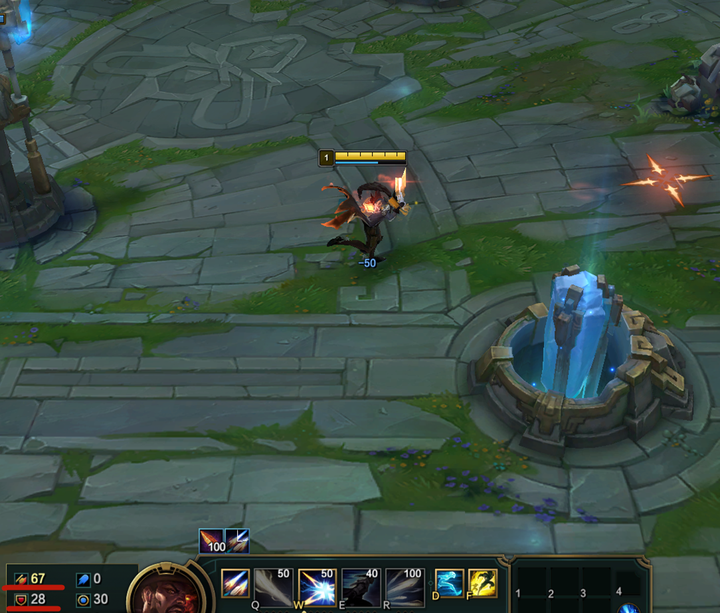Cast the W ability with the burst icon
The height and width of the screenshot is (613, 720).
(x=316, y=584)
